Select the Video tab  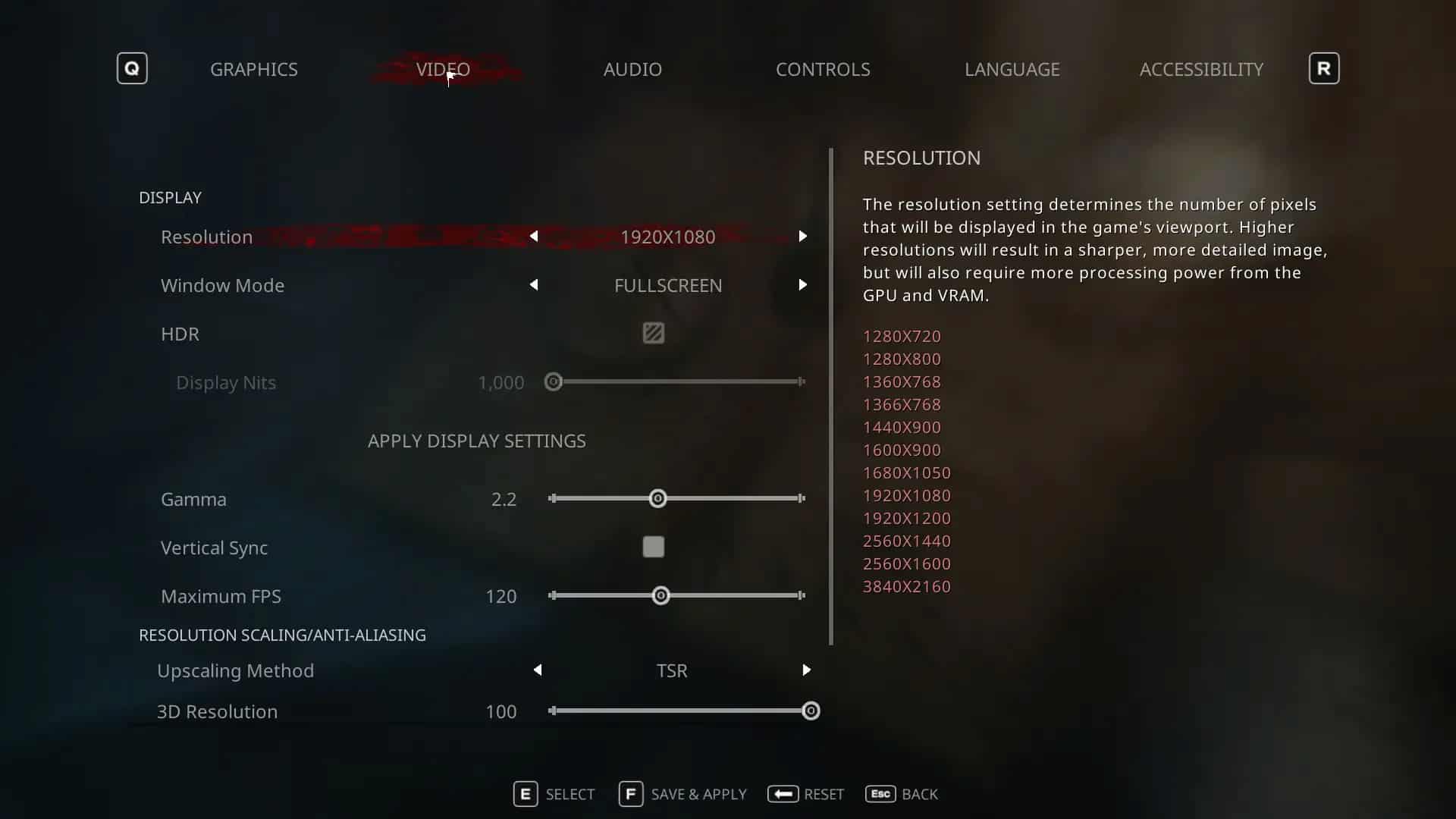[443, 69]
